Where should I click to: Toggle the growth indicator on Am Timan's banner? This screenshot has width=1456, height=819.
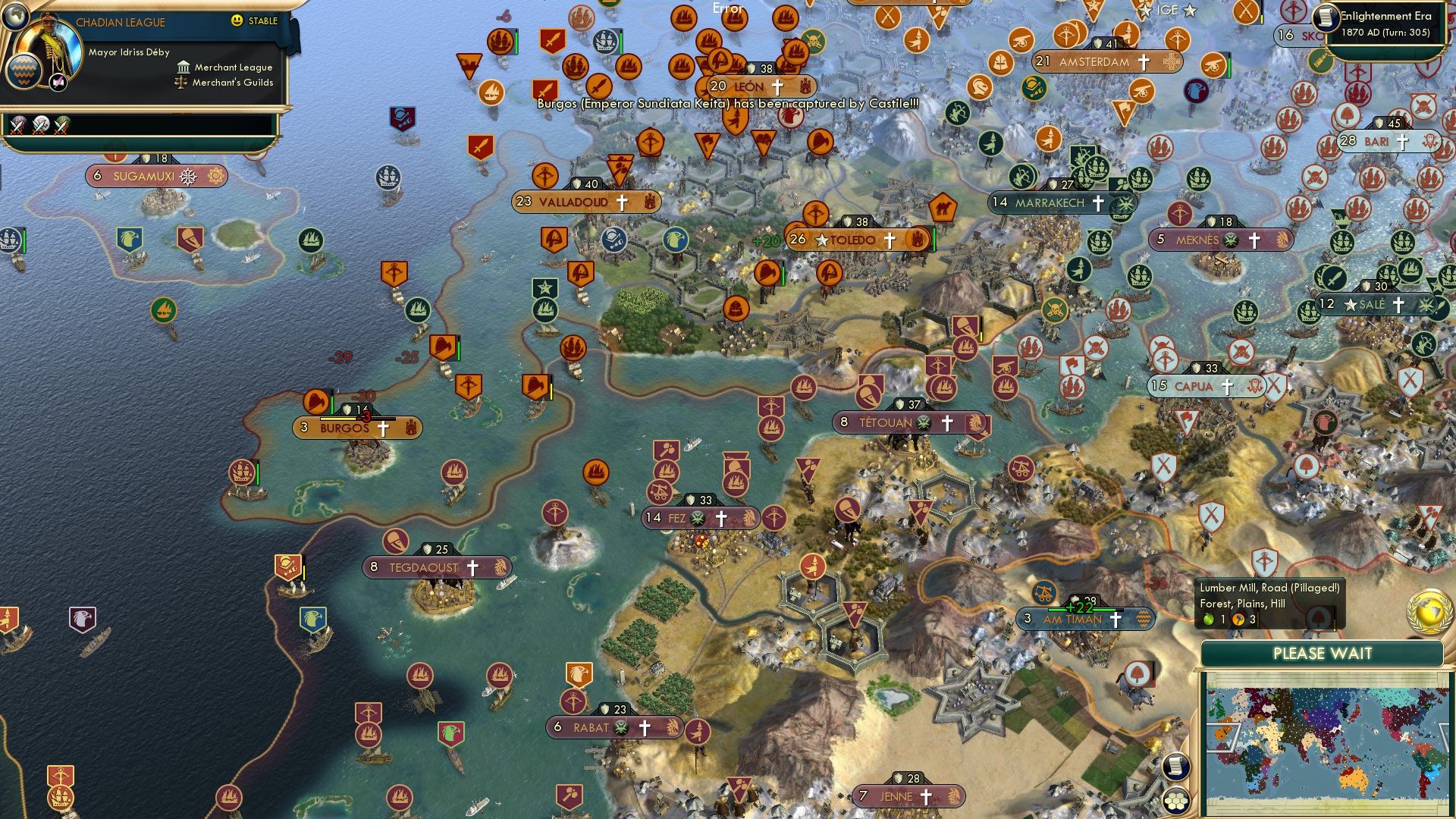coord(1081,608)
